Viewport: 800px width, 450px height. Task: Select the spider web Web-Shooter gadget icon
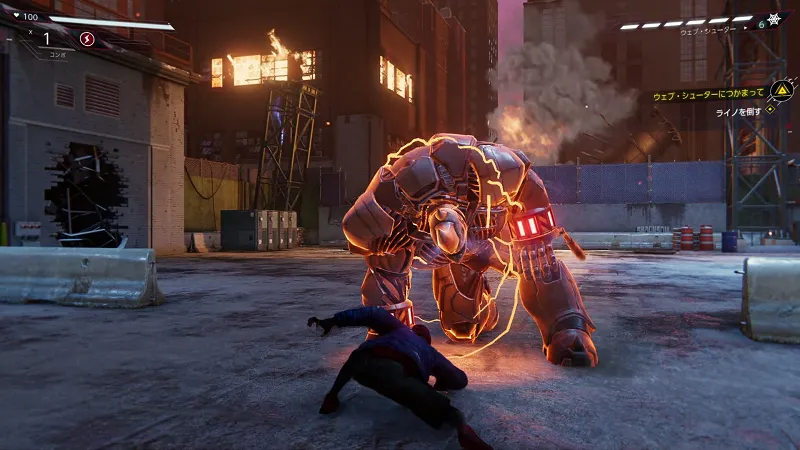tap(773, 19)
